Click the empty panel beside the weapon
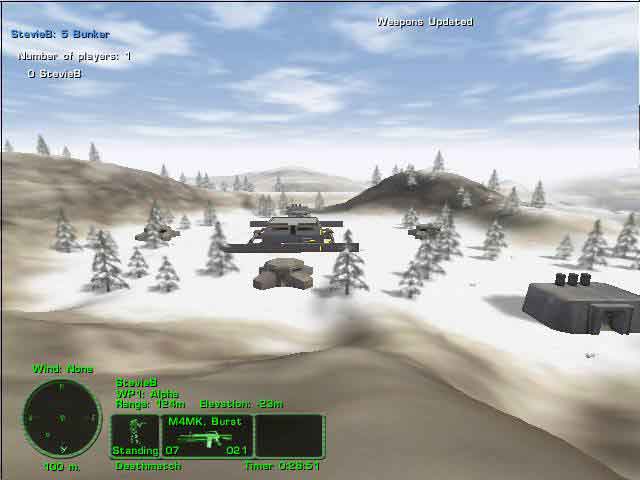 tap(289, 436)
